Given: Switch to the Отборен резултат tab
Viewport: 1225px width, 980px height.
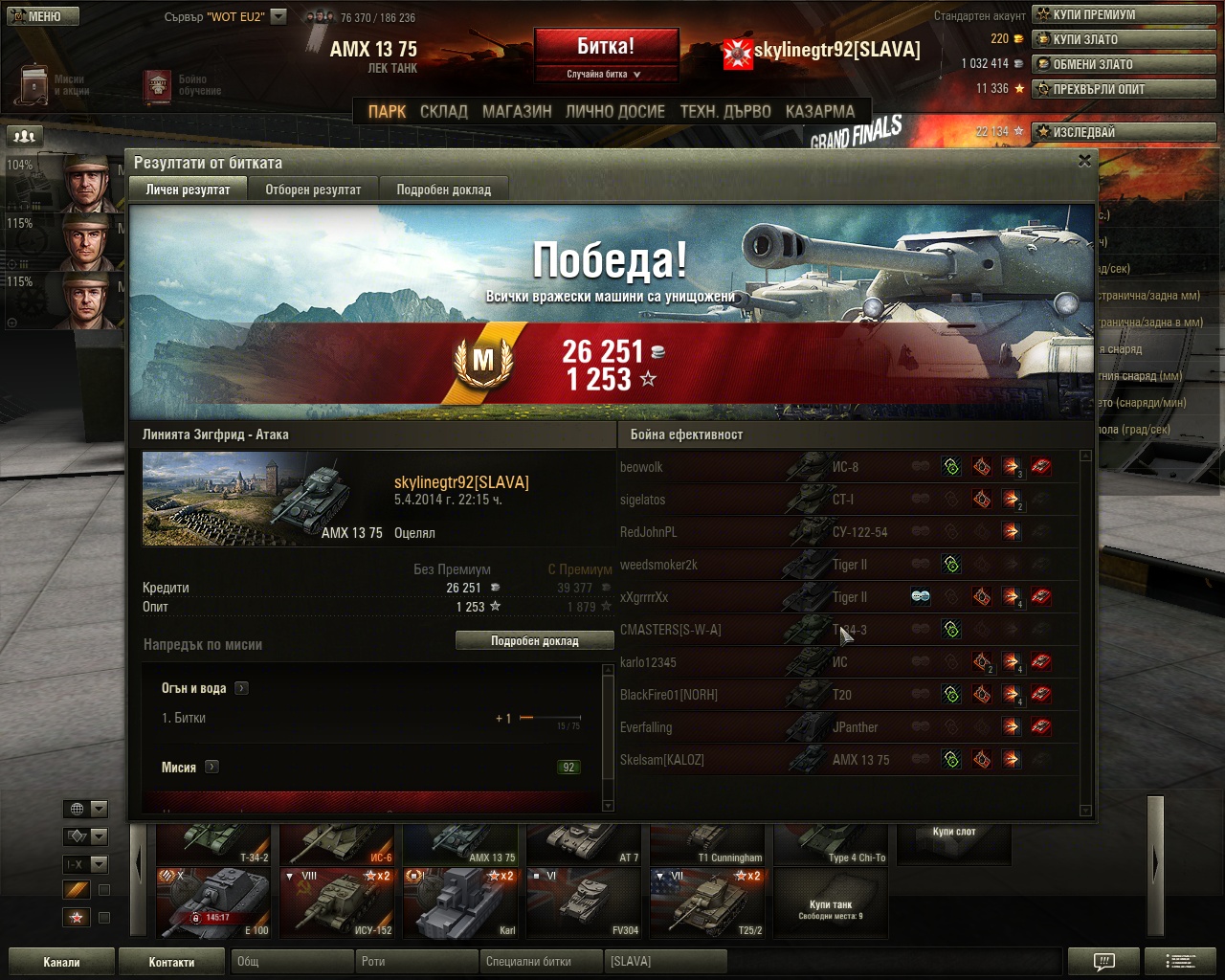Looking at the screenshot, I should [313, 189].
